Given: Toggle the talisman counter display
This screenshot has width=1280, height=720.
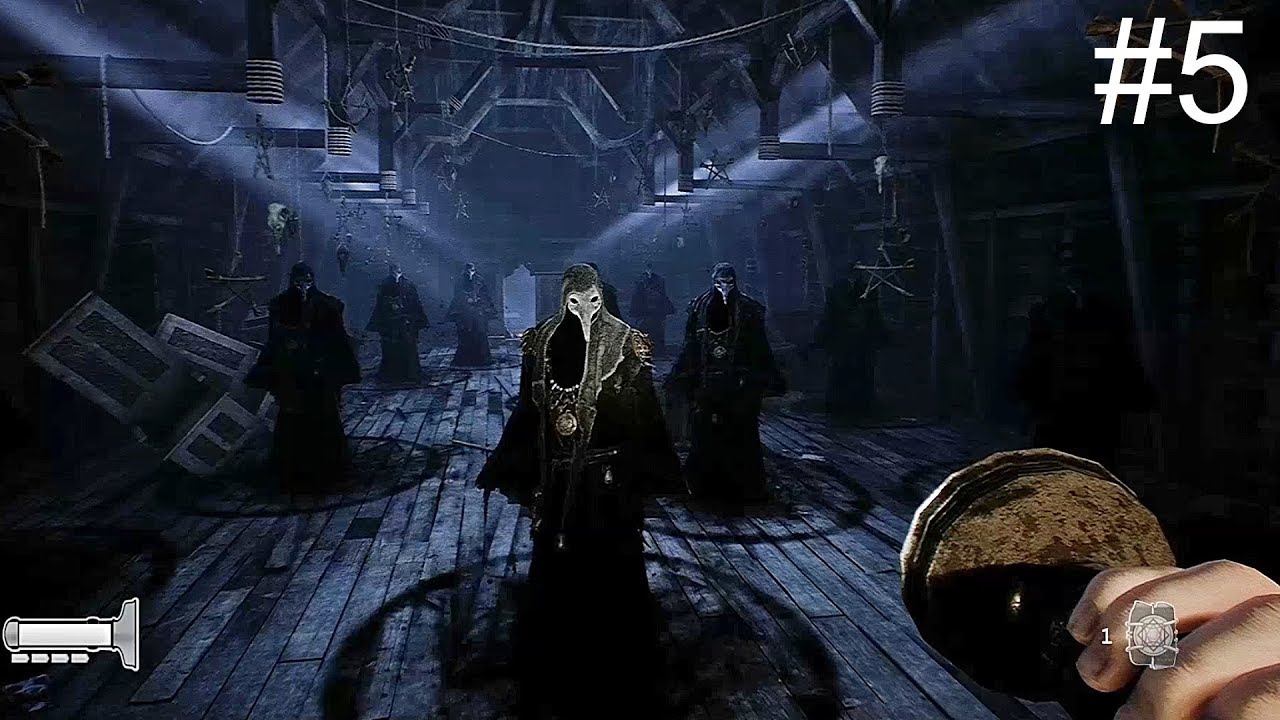Looking at the screenshot, I should tap(1106, 635).
